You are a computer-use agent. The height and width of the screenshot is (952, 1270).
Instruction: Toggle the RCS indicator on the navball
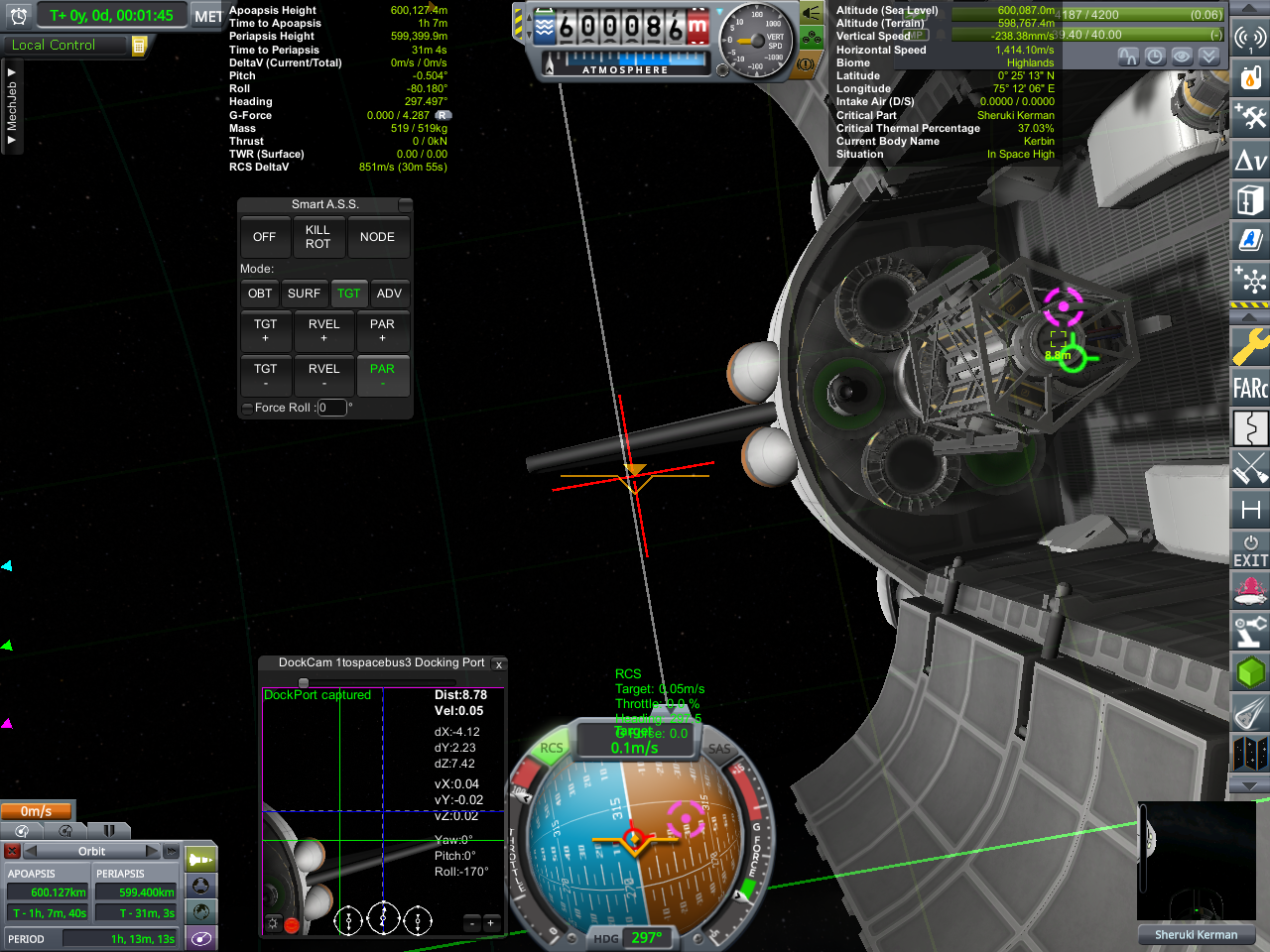coord(551,749)
